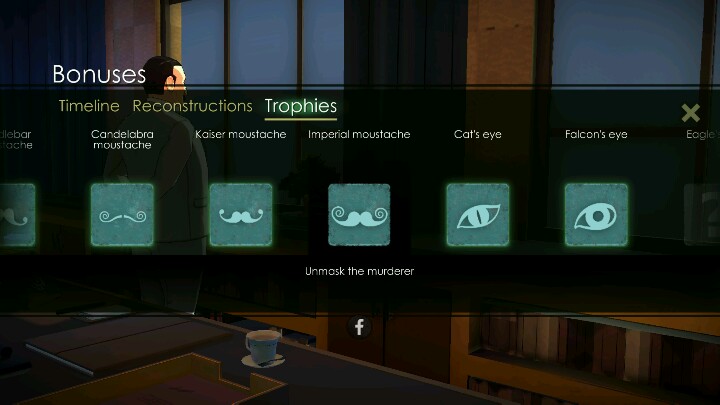Click the Imperial moustache trophy

359,214
